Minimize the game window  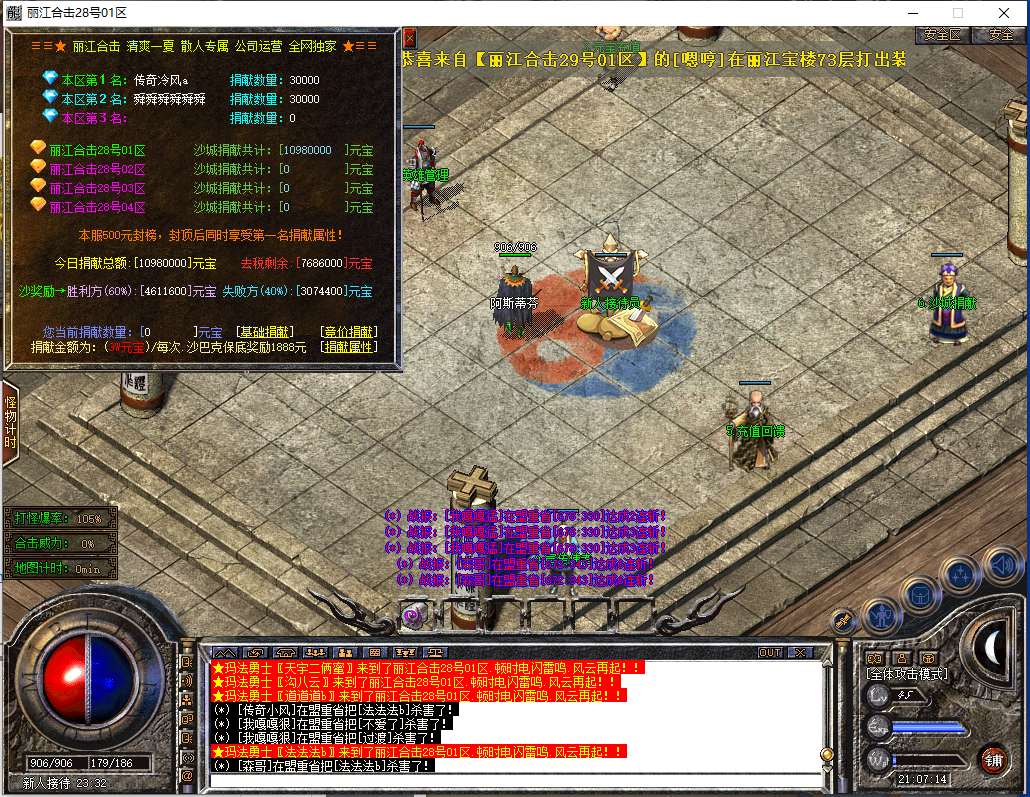(x=911, y=13)
